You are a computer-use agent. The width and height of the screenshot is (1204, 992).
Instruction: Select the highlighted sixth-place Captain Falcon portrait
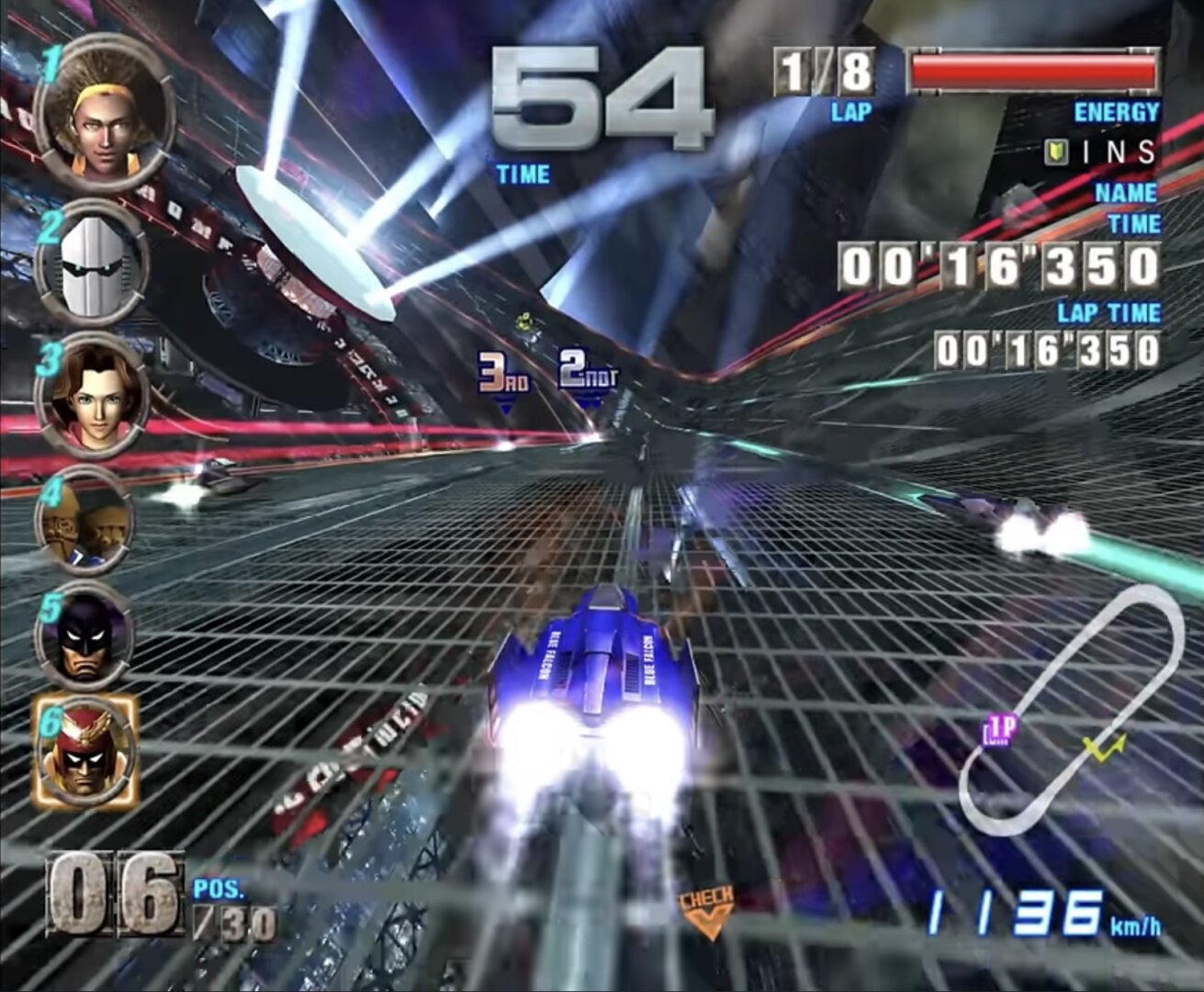click(85, 750)
